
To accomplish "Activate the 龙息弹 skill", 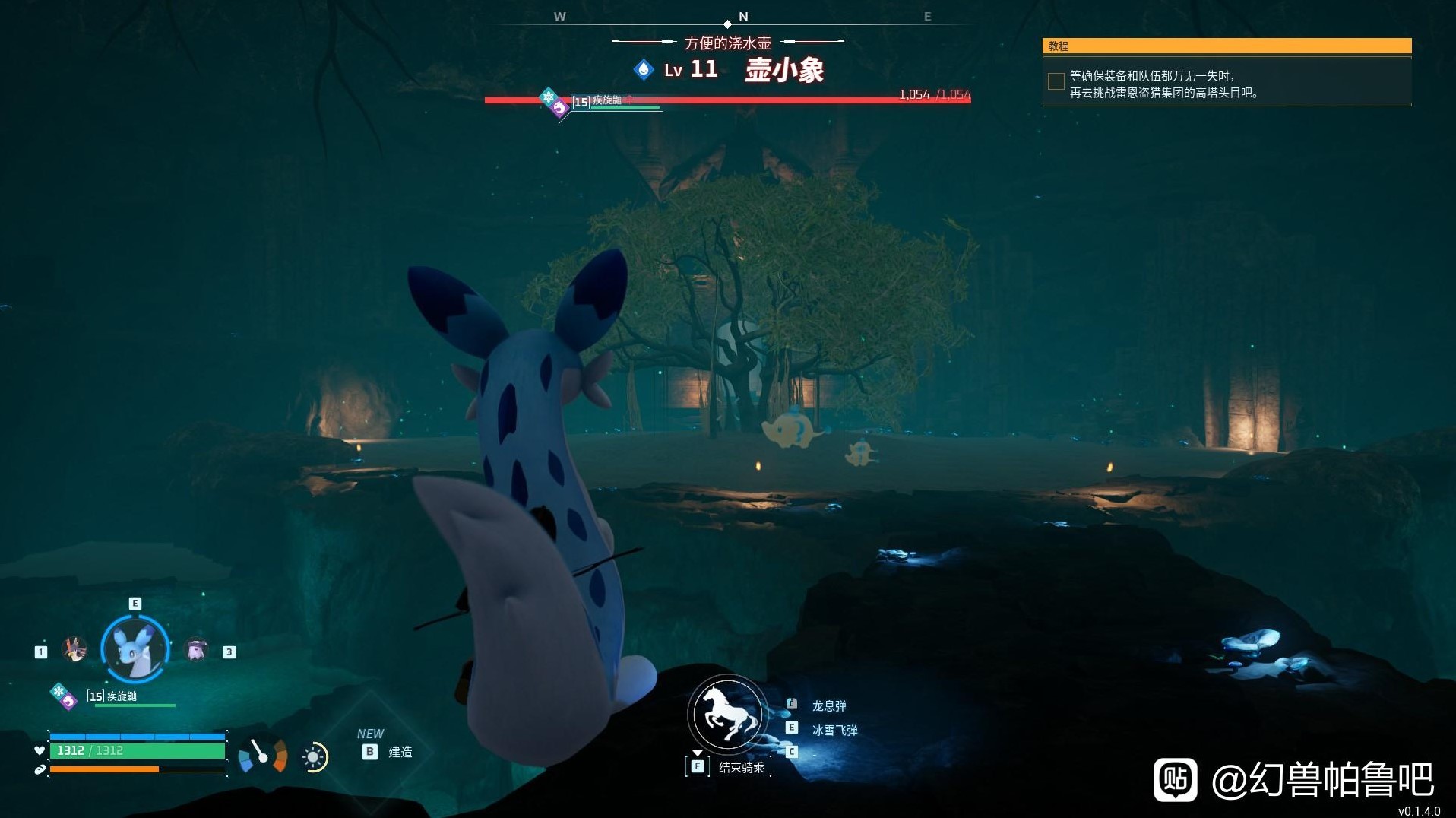I will pyautogui.click(x=828, y=706).
